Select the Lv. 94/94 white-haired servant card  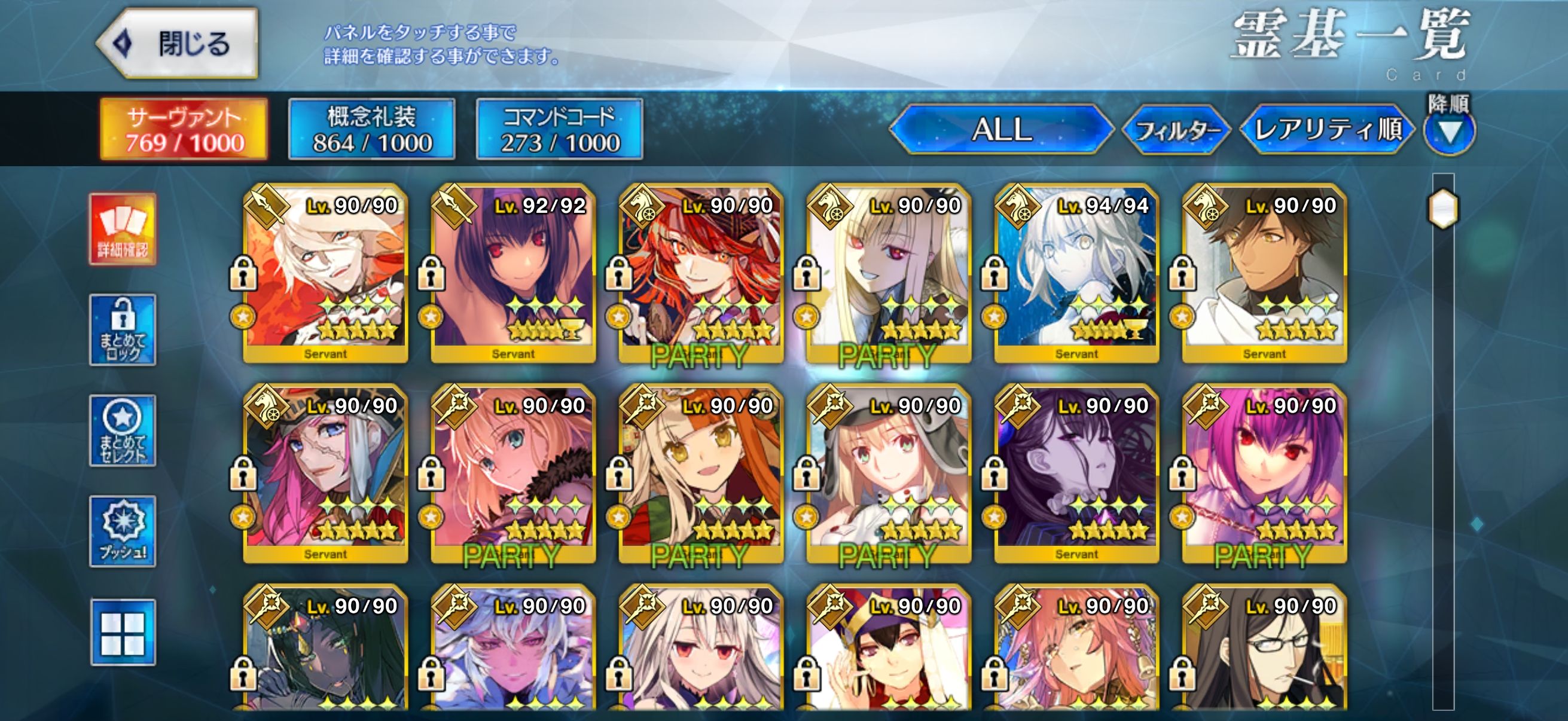1076,273
